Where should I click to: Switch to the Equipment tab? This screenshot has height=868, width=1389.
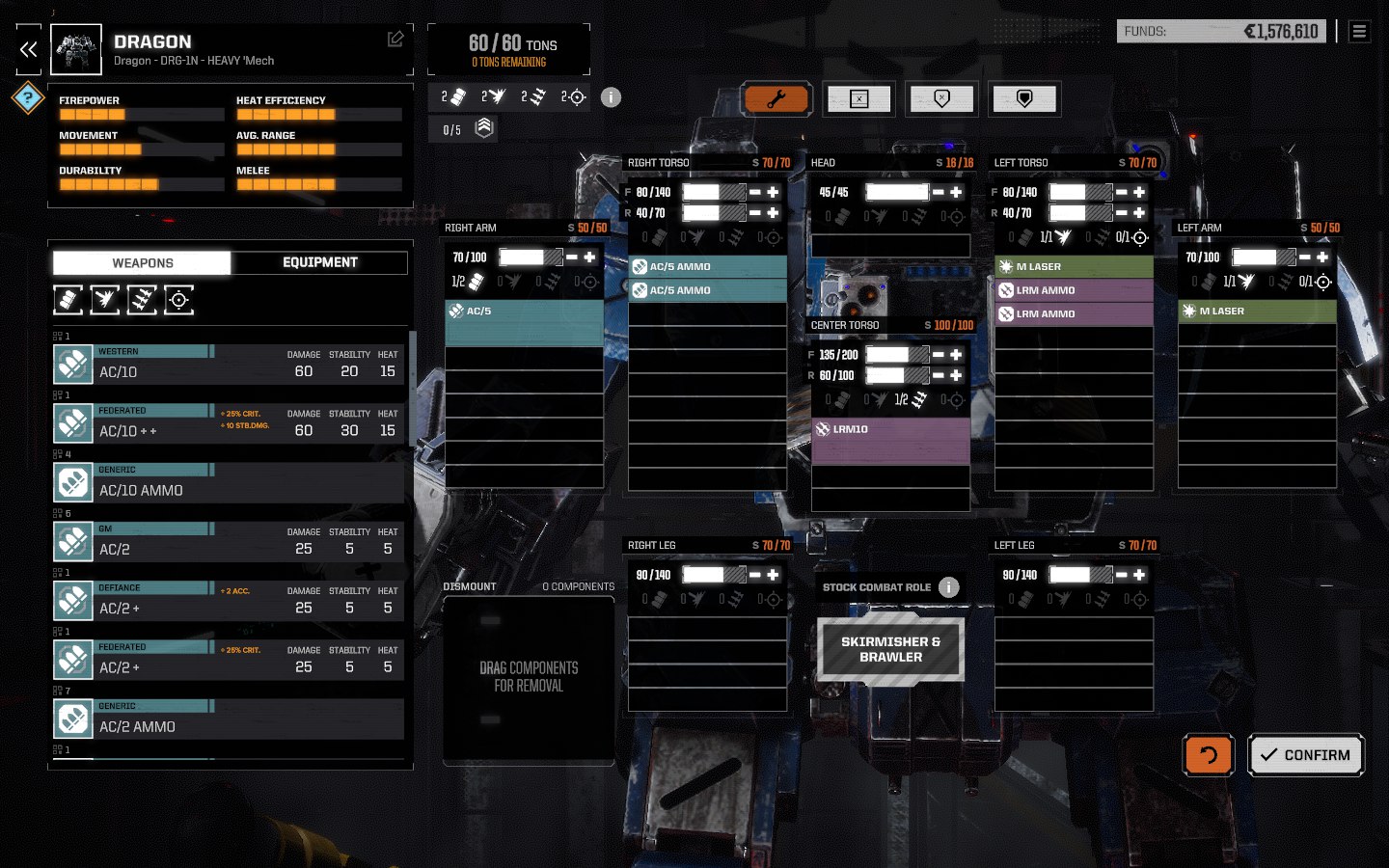[319, 262]
